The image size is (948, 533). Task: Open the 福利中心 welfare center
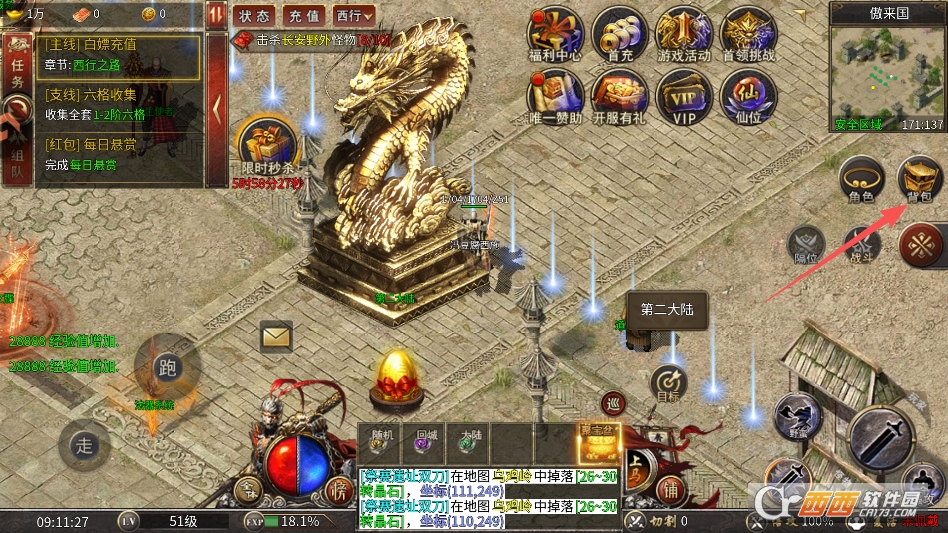tap(555, 35)
